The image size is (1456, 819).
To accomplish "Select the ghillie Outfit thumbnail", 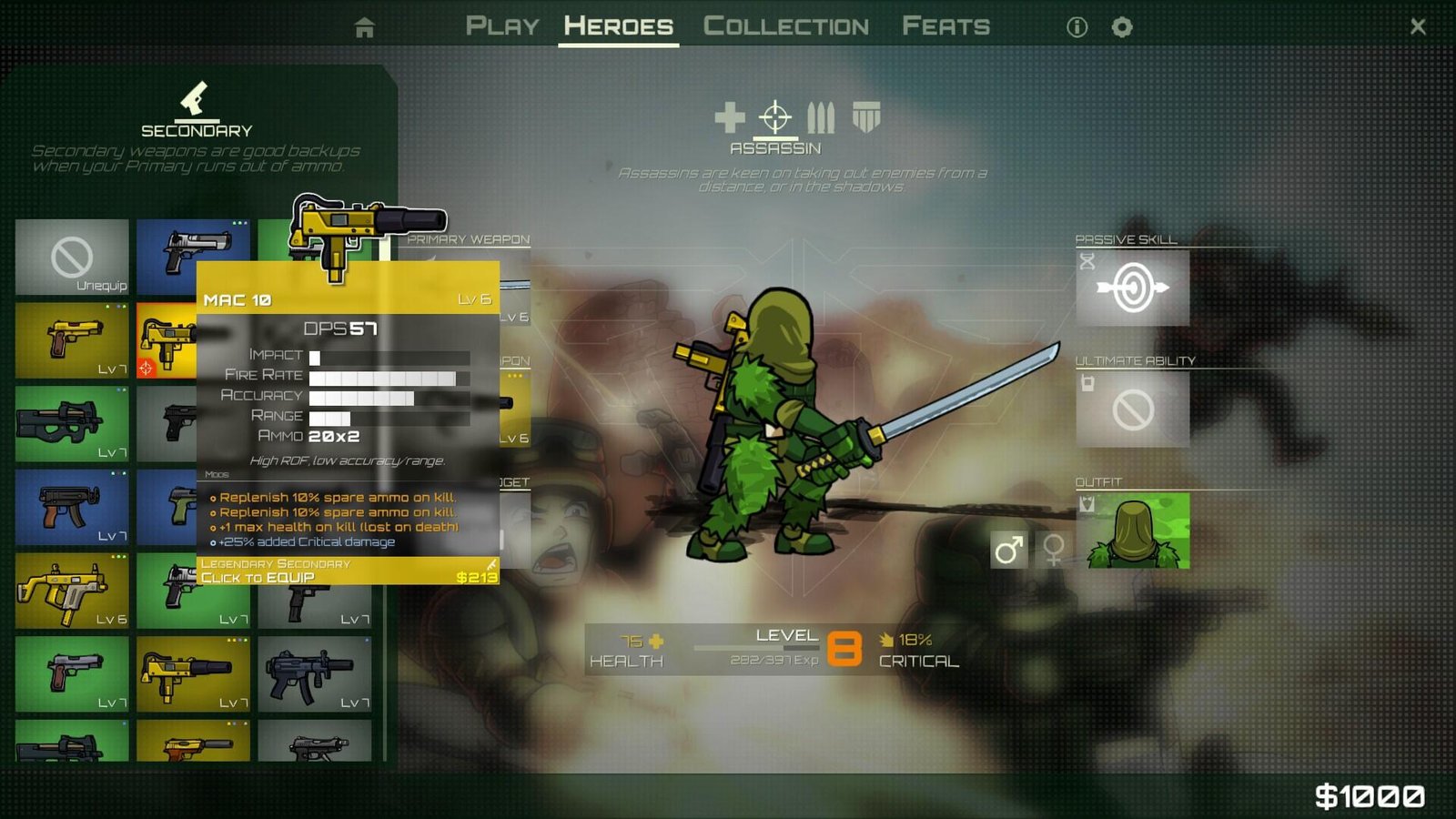I will (1134, 532).
